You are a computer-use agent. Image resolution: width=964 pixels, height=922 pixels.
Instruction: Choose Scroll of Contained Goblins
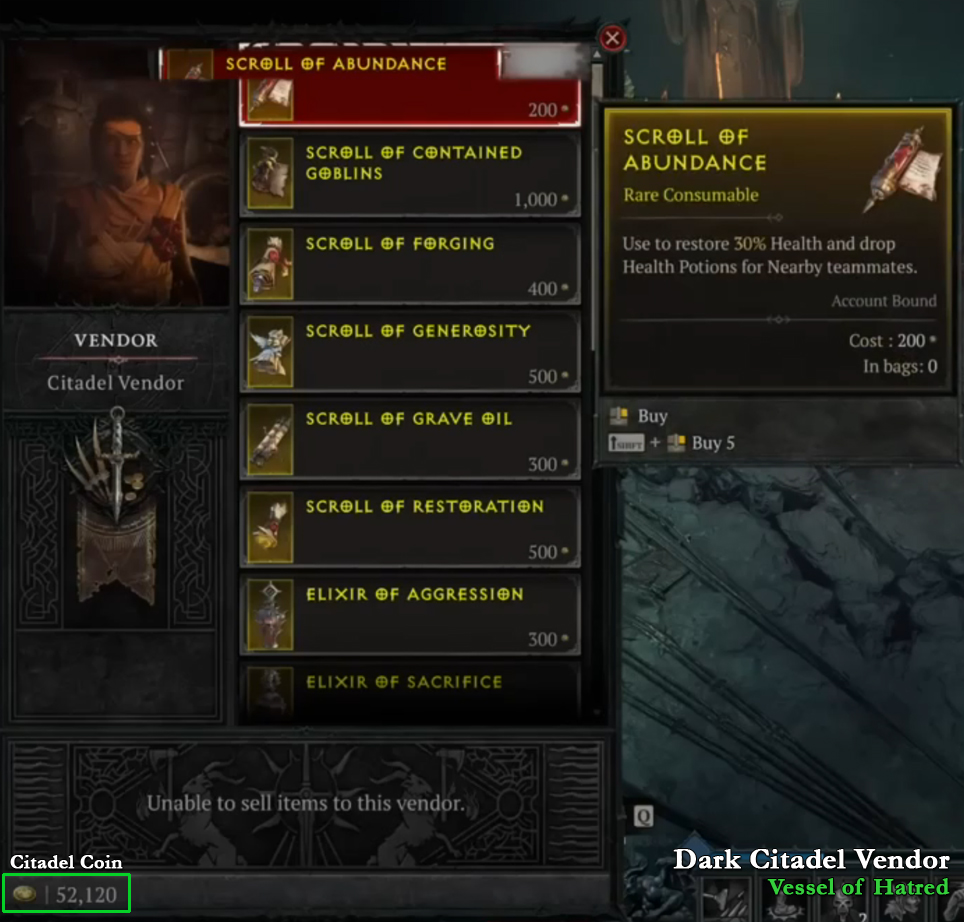click(410, 175)
